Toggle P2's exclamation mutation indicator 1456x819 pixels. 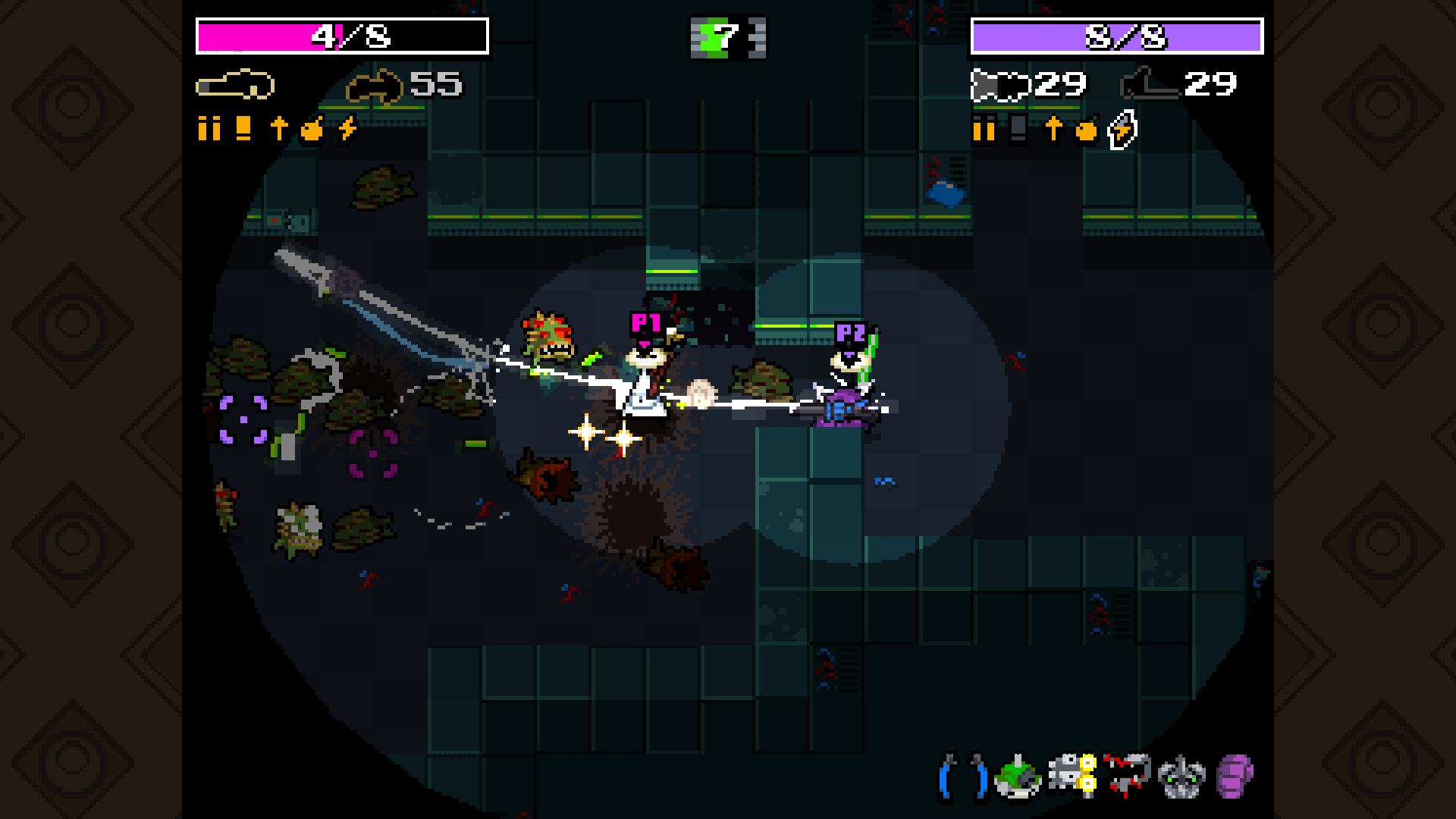[1017, 130]
